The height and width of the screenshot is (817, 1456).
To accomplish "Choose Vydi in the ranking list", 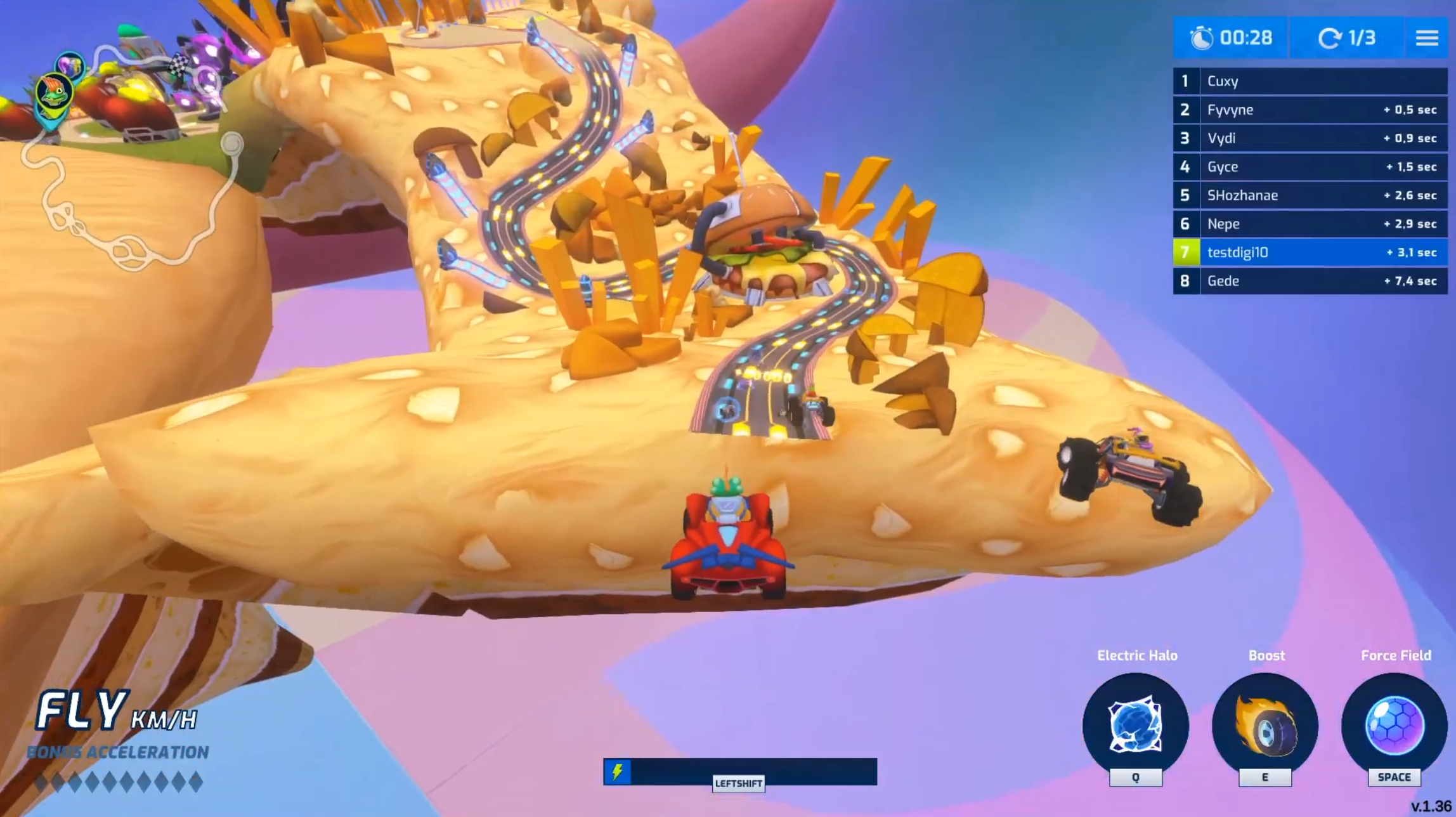I will (1310, 138).
